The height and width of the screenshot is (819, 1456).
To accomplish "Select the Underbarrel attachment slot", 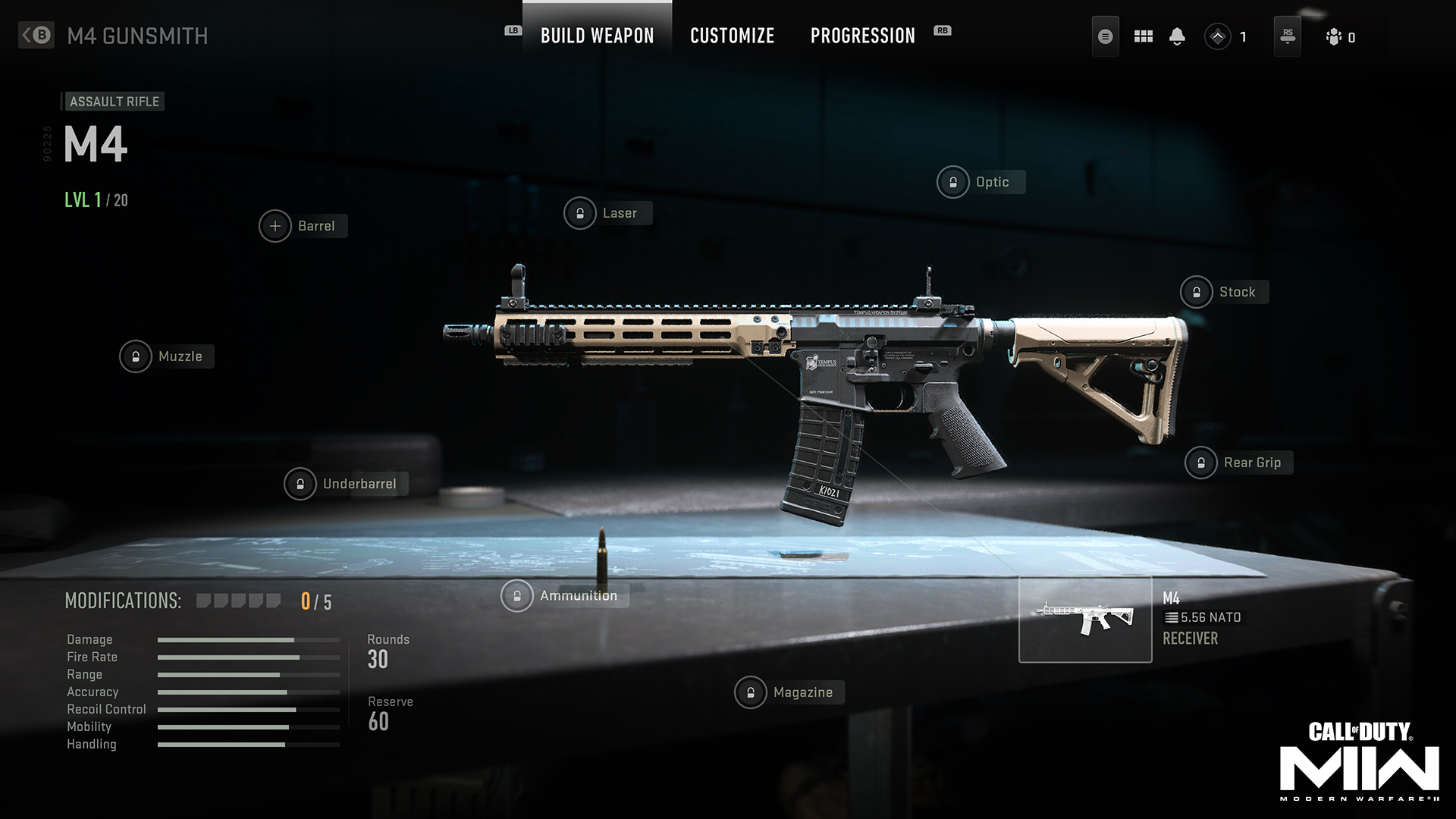I will (300, 484).
